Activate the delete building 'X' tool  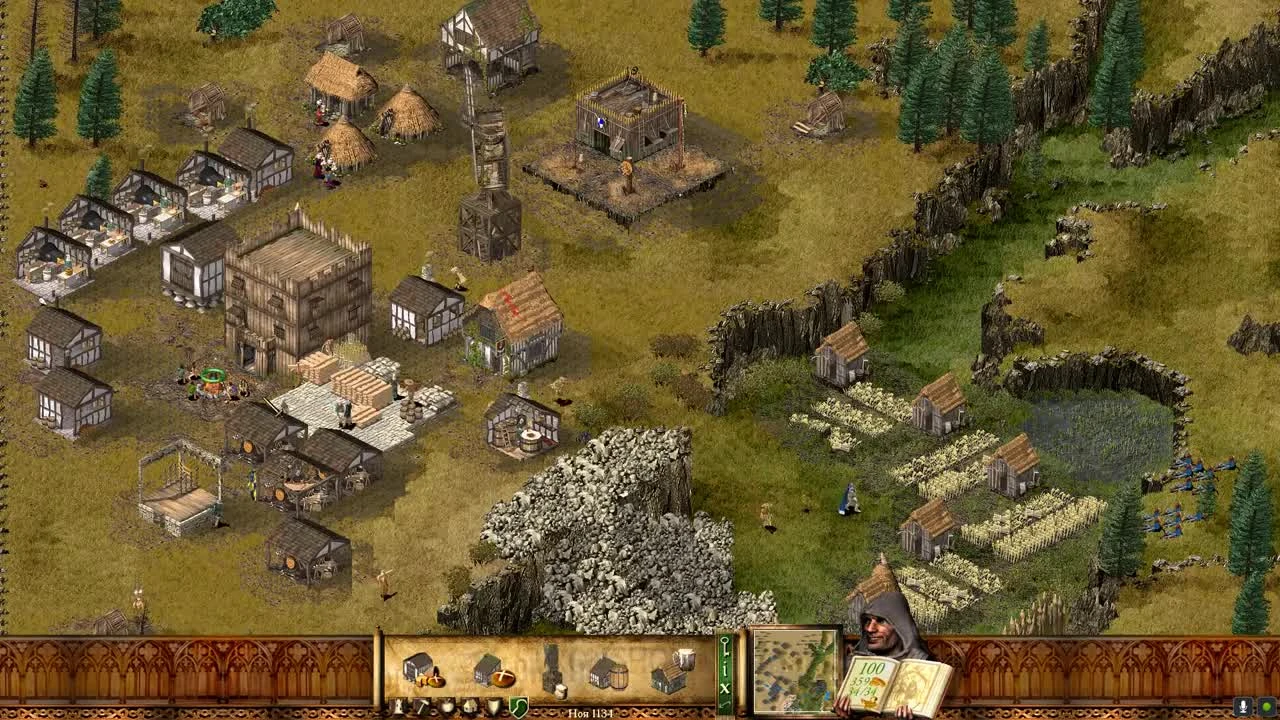pyautogui.click(x=725, y=688)
